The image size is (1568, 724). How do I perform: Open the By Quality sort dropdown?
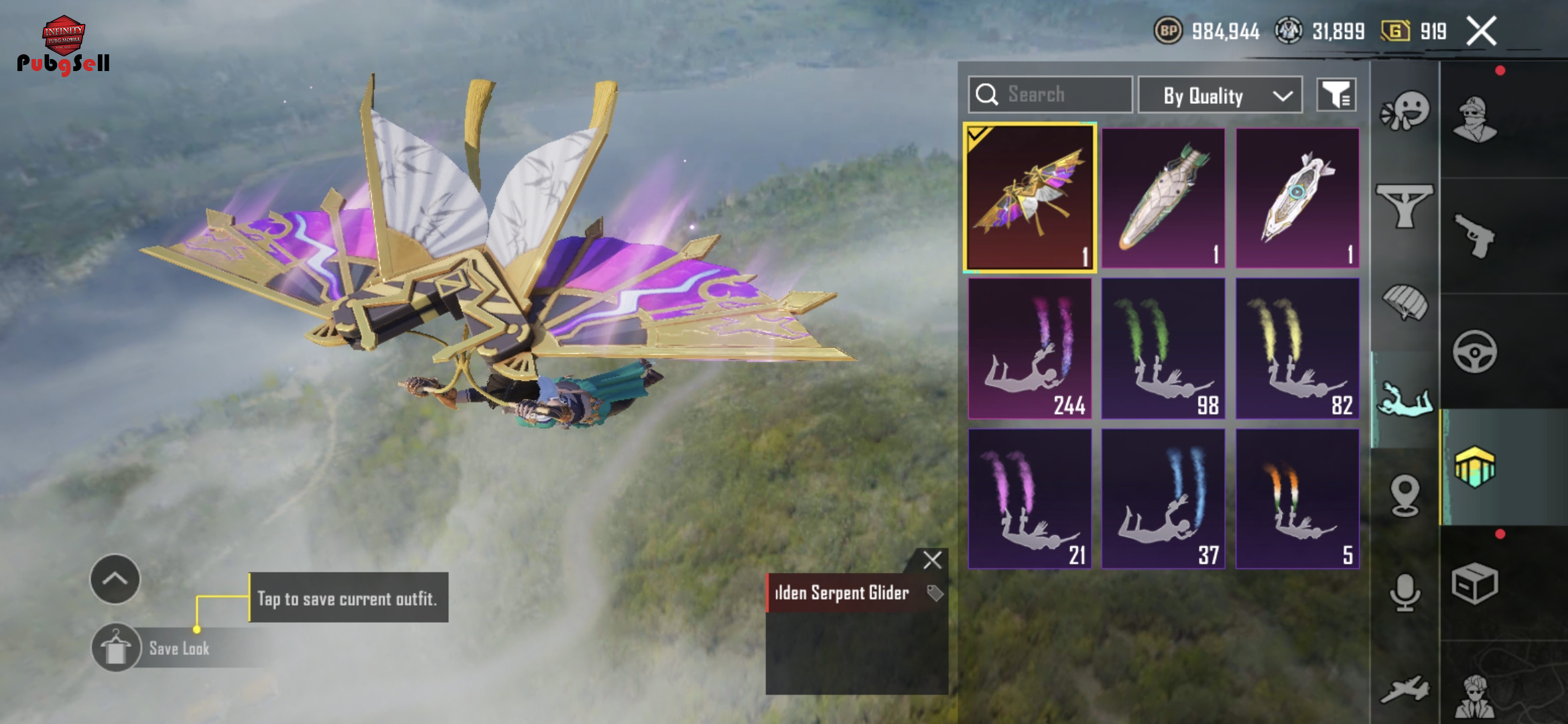[1220, 96]
